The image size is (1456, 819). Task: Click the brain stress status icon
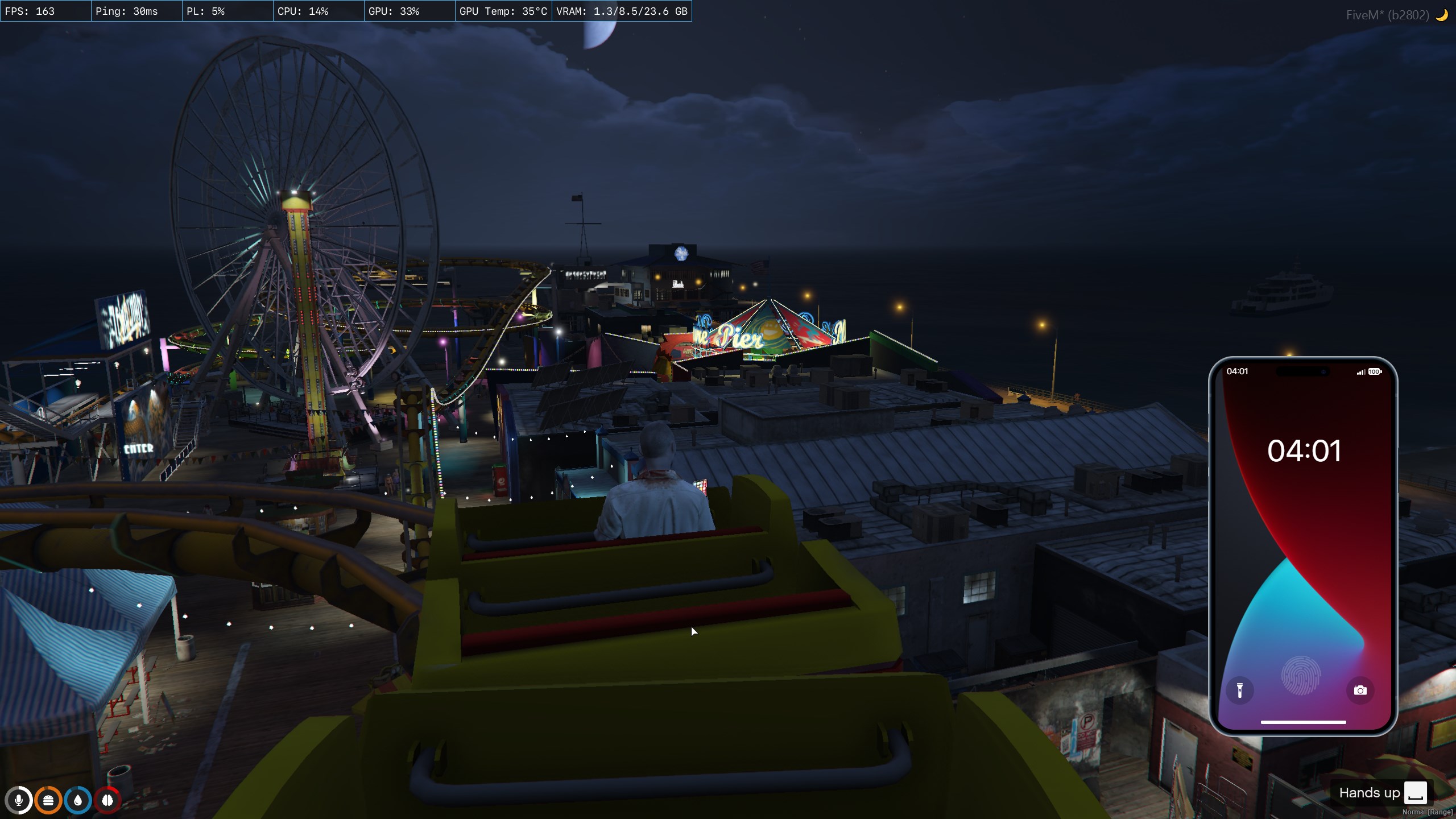107,800
